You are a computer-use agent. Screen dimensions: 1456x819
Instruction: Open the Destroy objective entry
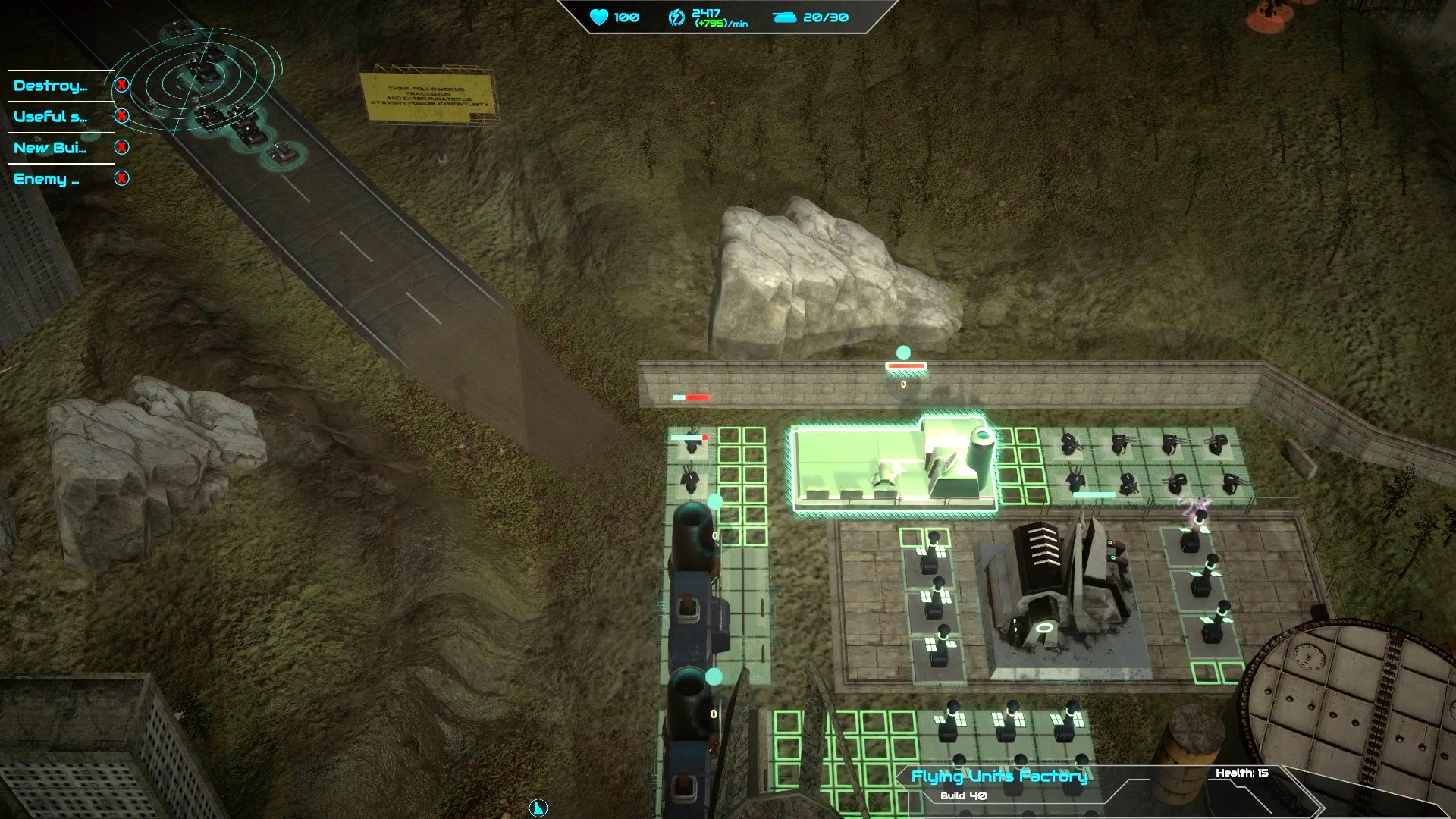[x=50, y=86]
